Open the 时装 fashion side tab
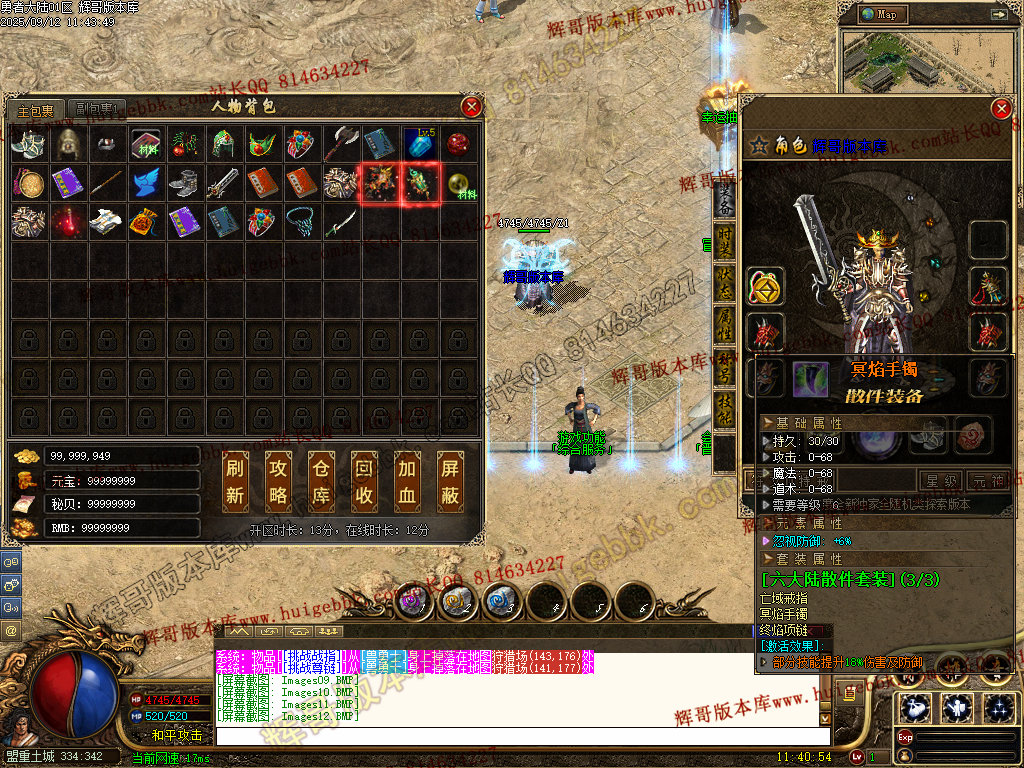Image resolution: width=1024 pixels, height=768 pixels. (722, 243)
